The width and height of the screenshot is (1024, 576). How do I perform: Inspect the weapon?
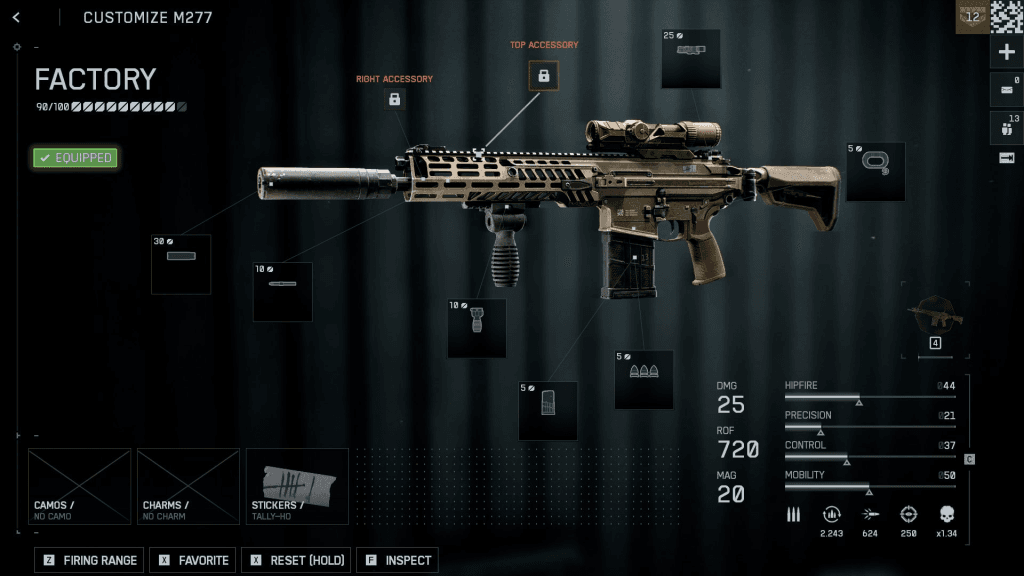(397, 560)
